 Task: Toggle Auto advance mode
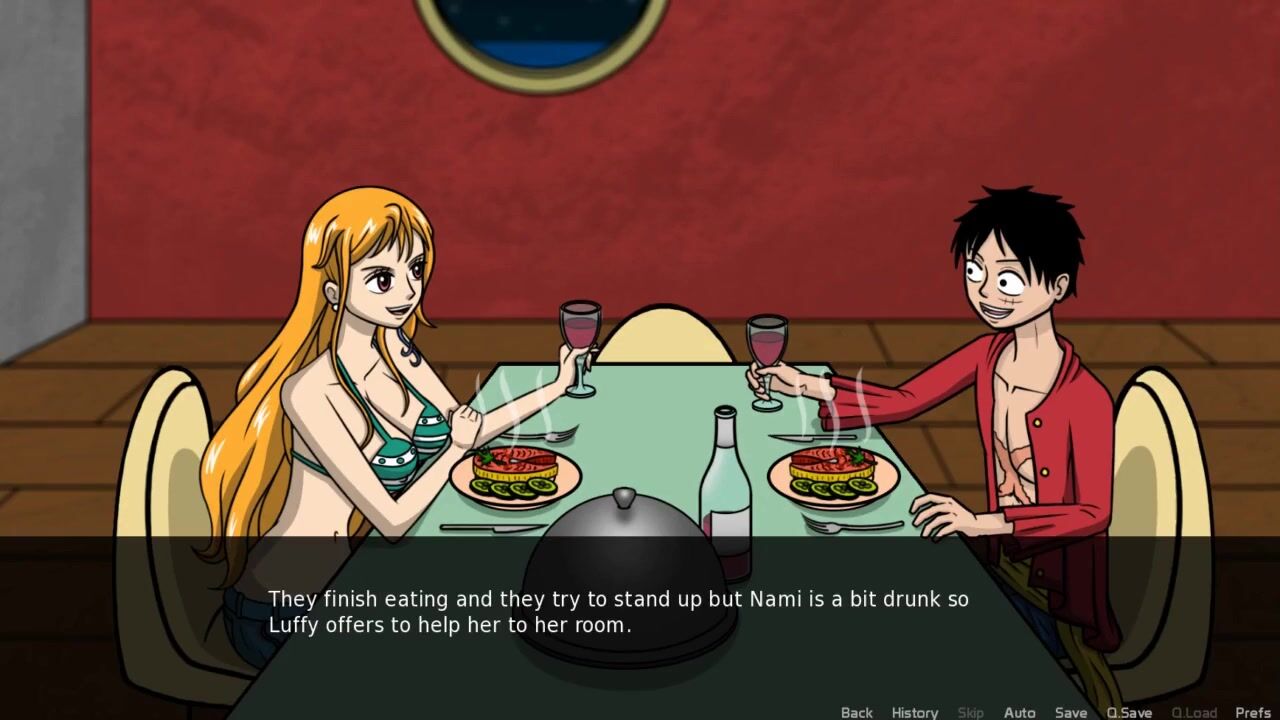[x=1019, y=712]
